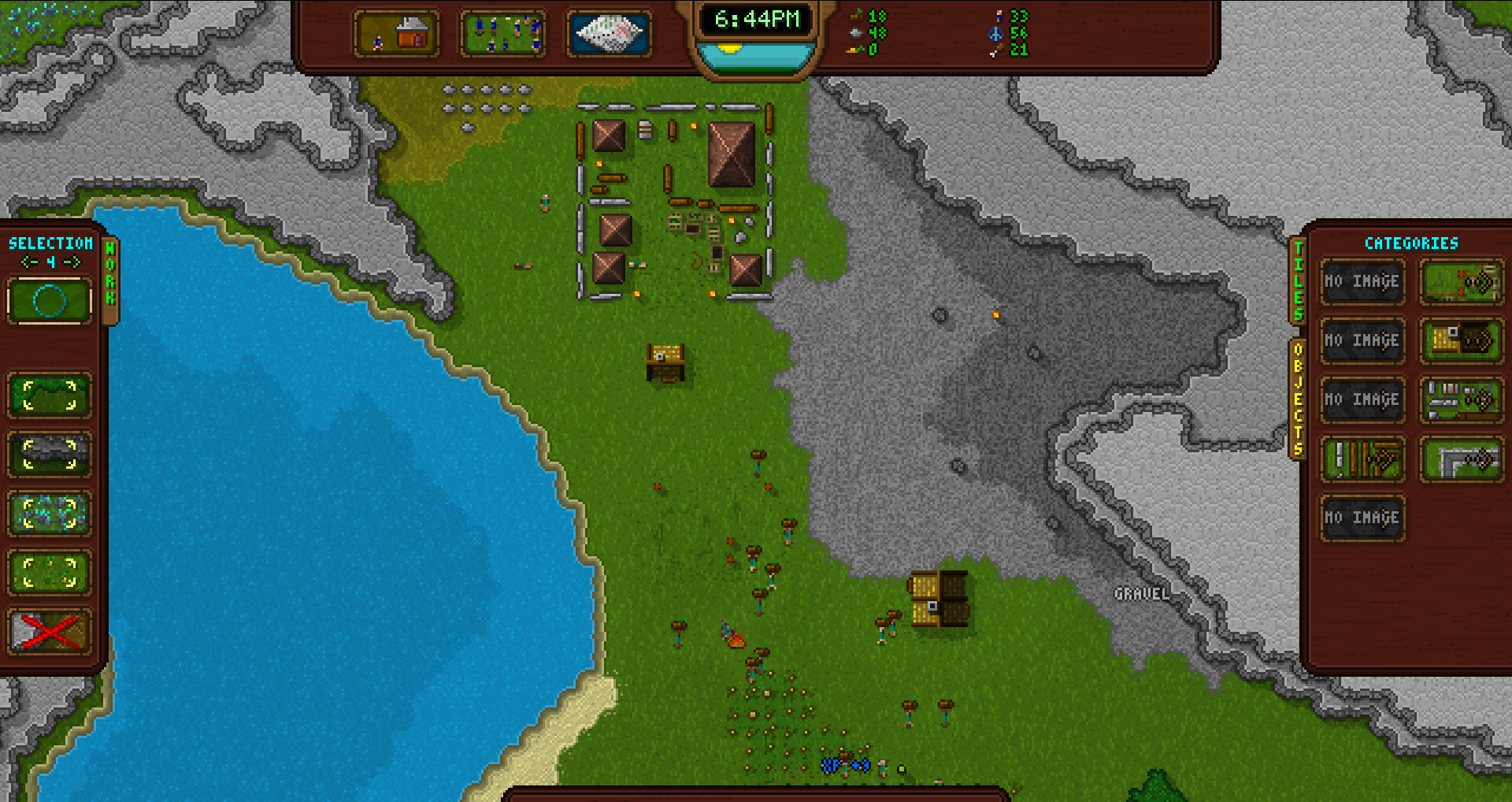1512x802 pixels.
Task: Select the top-left NO IMAGE category button
Action: click(1362, 281)
